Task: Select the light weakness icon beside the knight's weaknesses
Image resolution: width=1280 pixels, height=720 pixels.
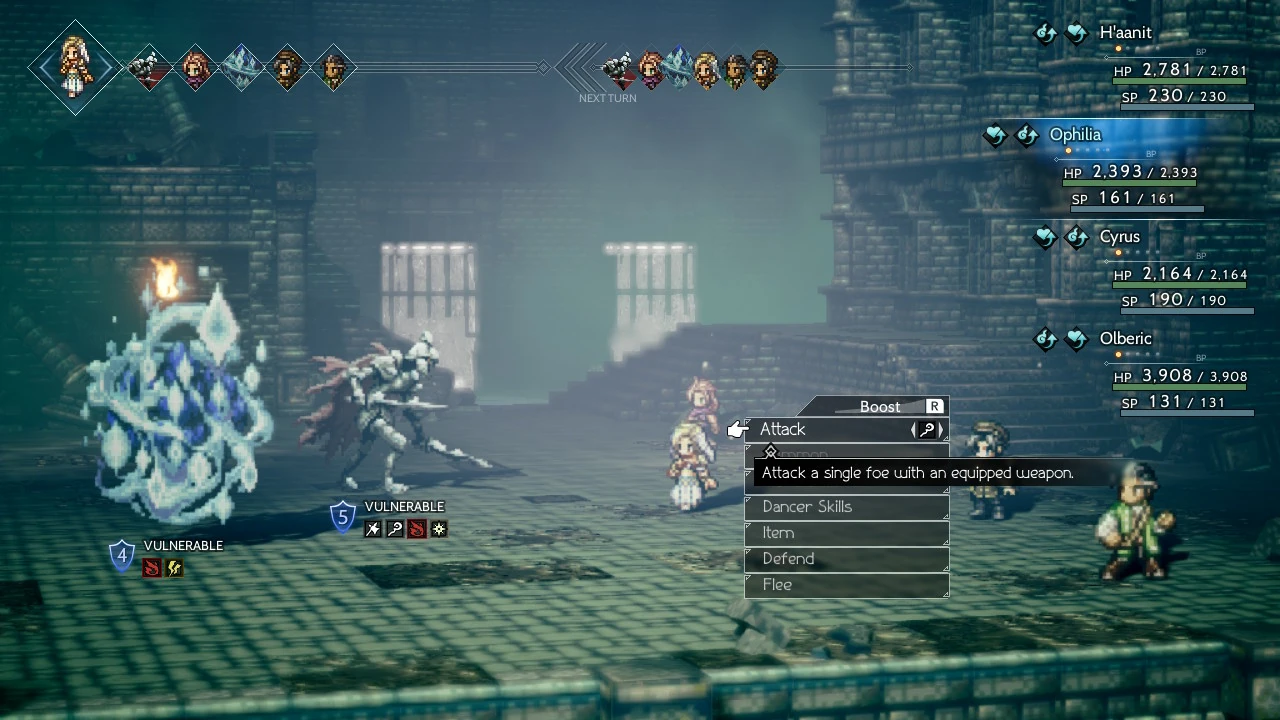Action: 438,529
